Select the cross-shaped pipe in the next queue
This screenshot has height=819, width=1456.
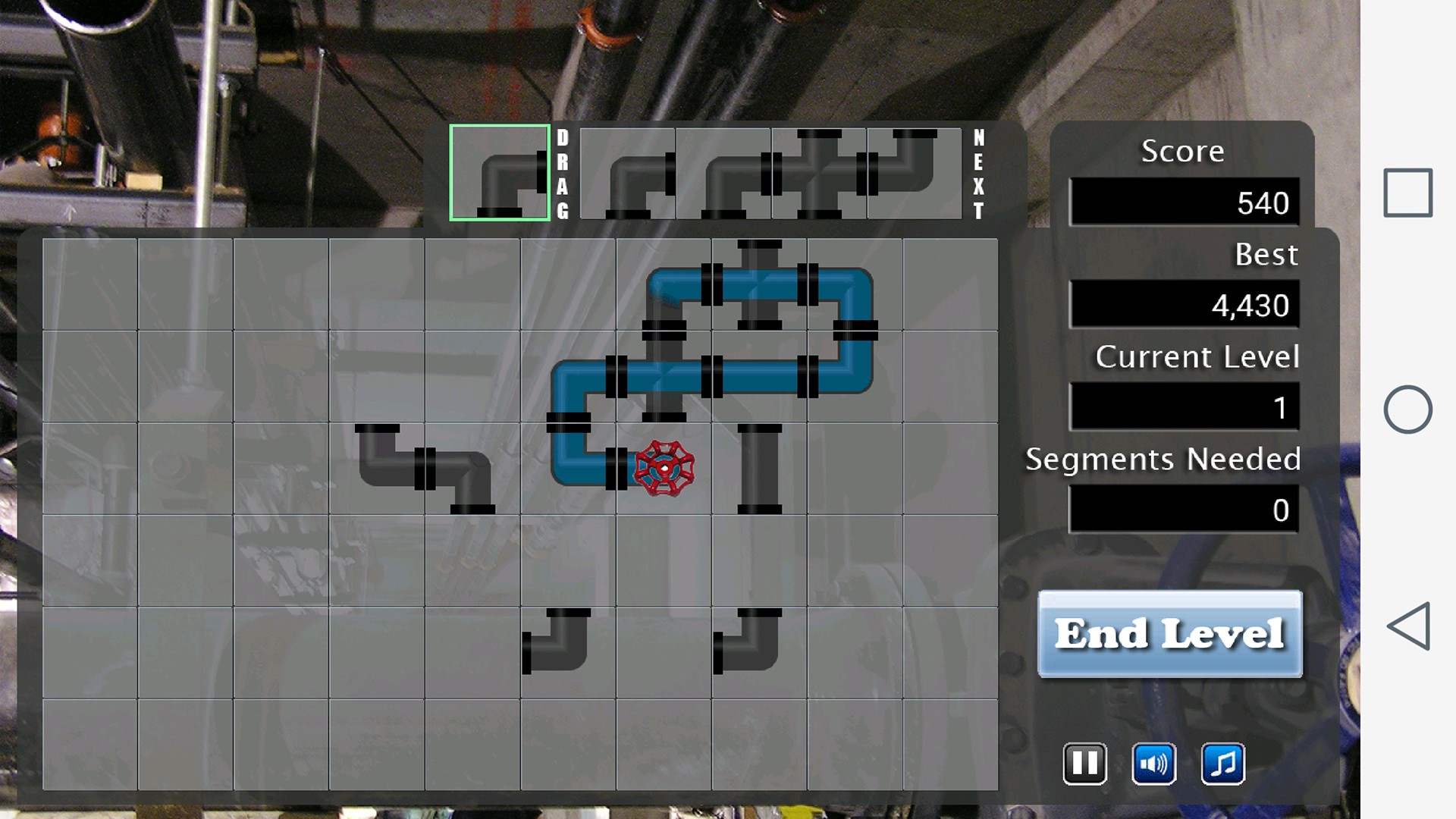click(819, 173)
